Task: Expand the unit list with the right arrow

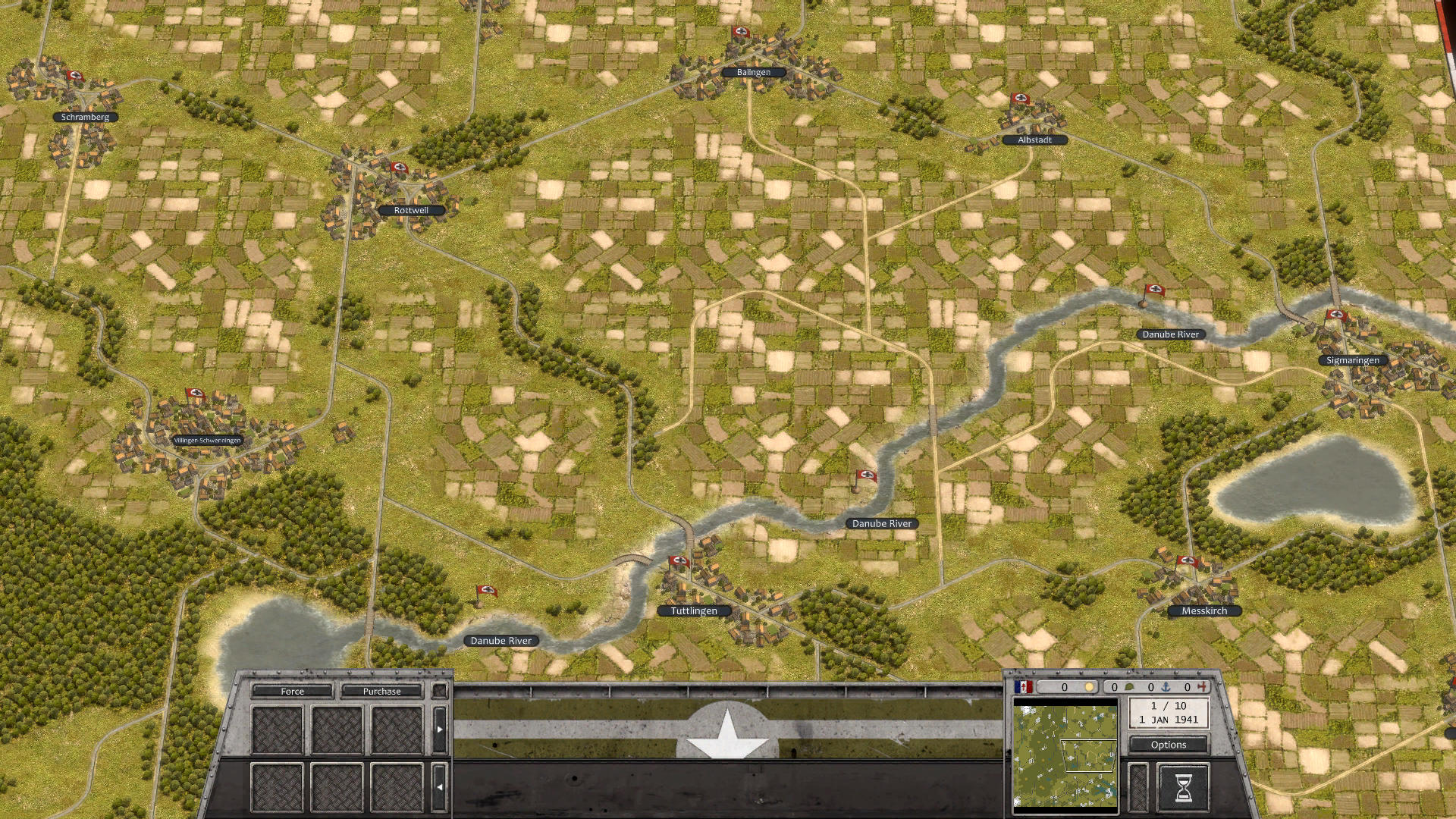Action: (440, 730)
